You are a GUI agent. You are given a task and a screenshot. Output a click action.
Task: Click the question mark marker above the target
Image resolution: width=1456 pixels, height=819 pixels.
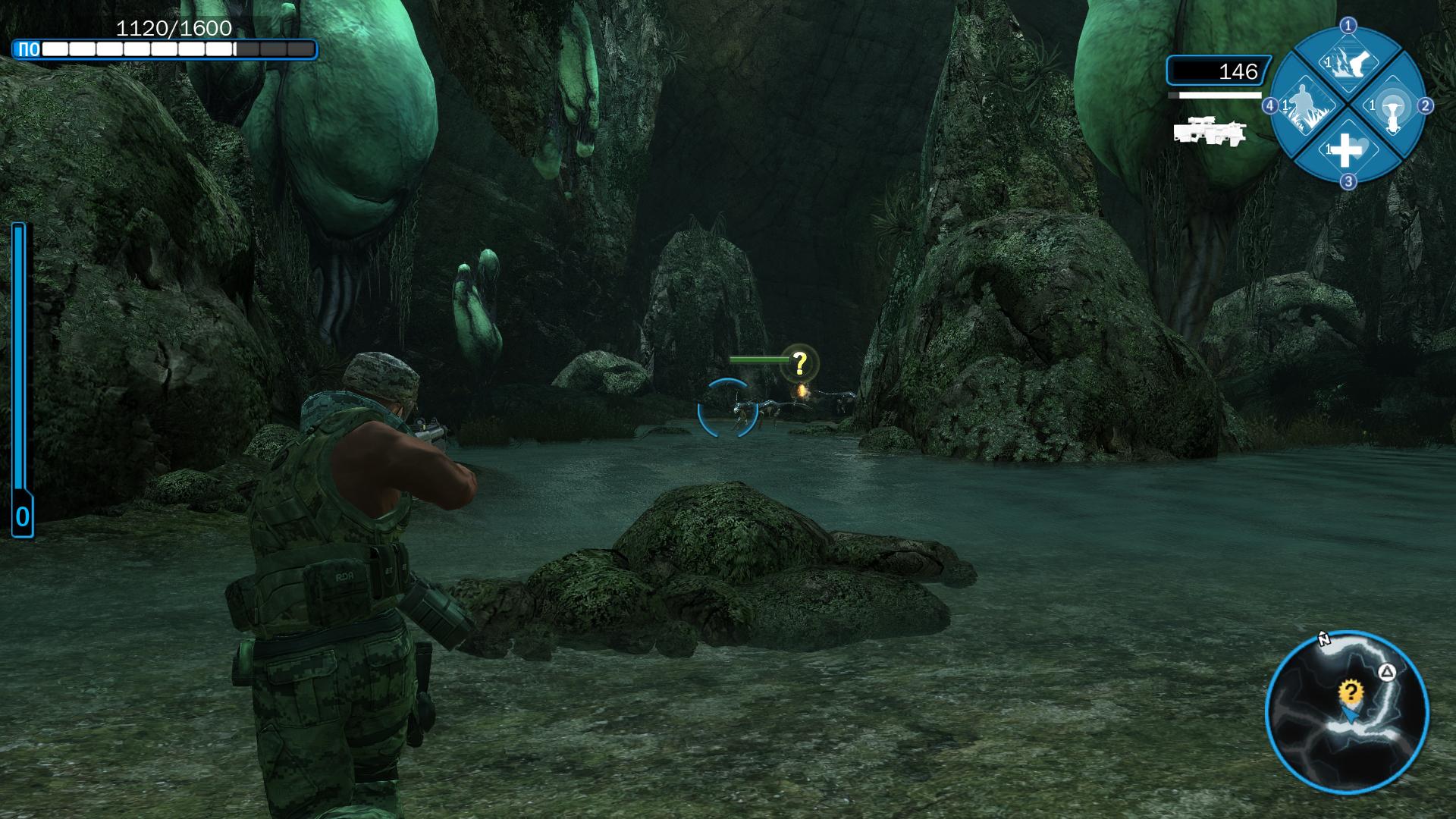point(799,364)
